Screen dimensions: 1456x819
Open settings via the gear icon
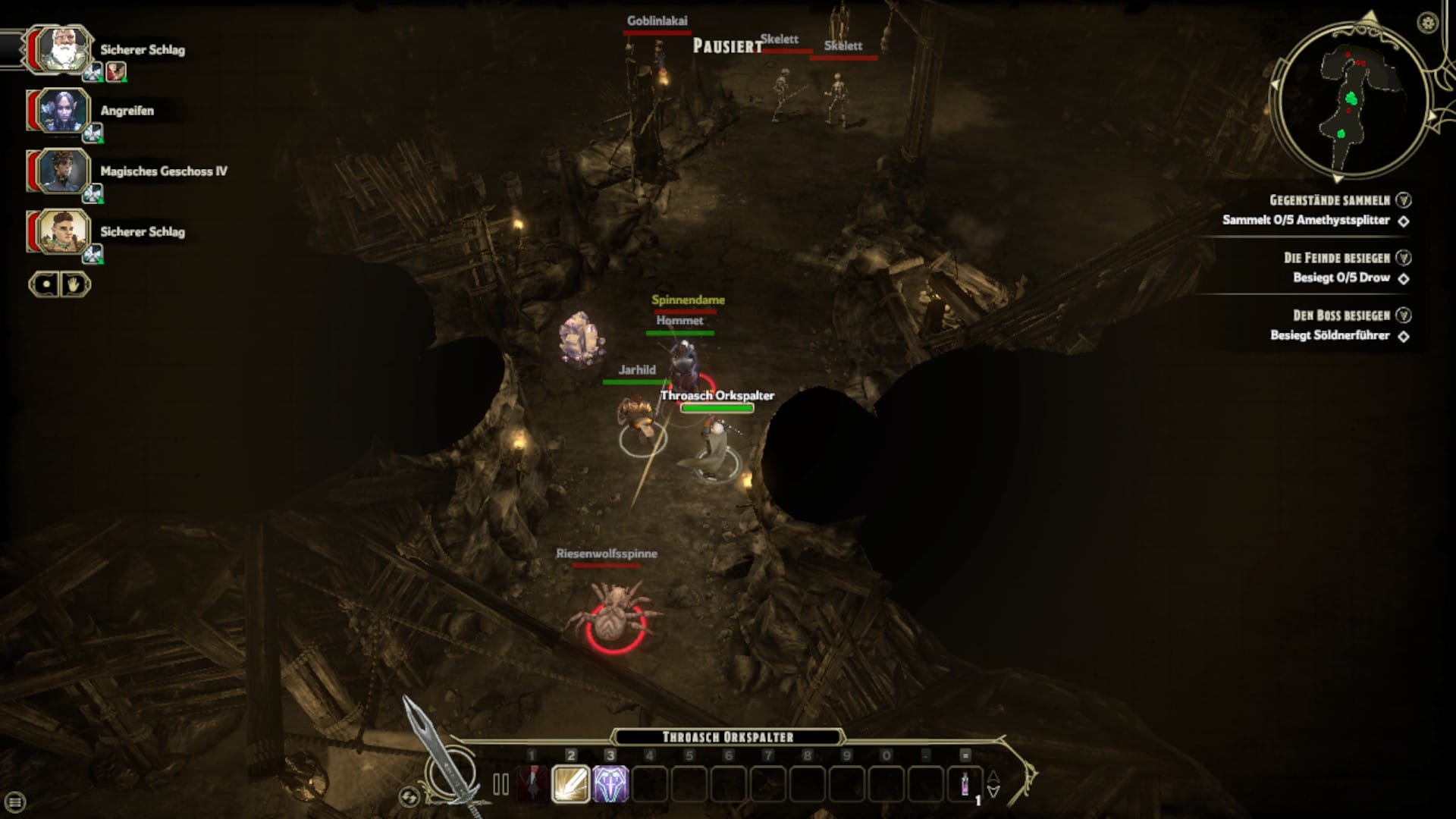(1428, 23)
